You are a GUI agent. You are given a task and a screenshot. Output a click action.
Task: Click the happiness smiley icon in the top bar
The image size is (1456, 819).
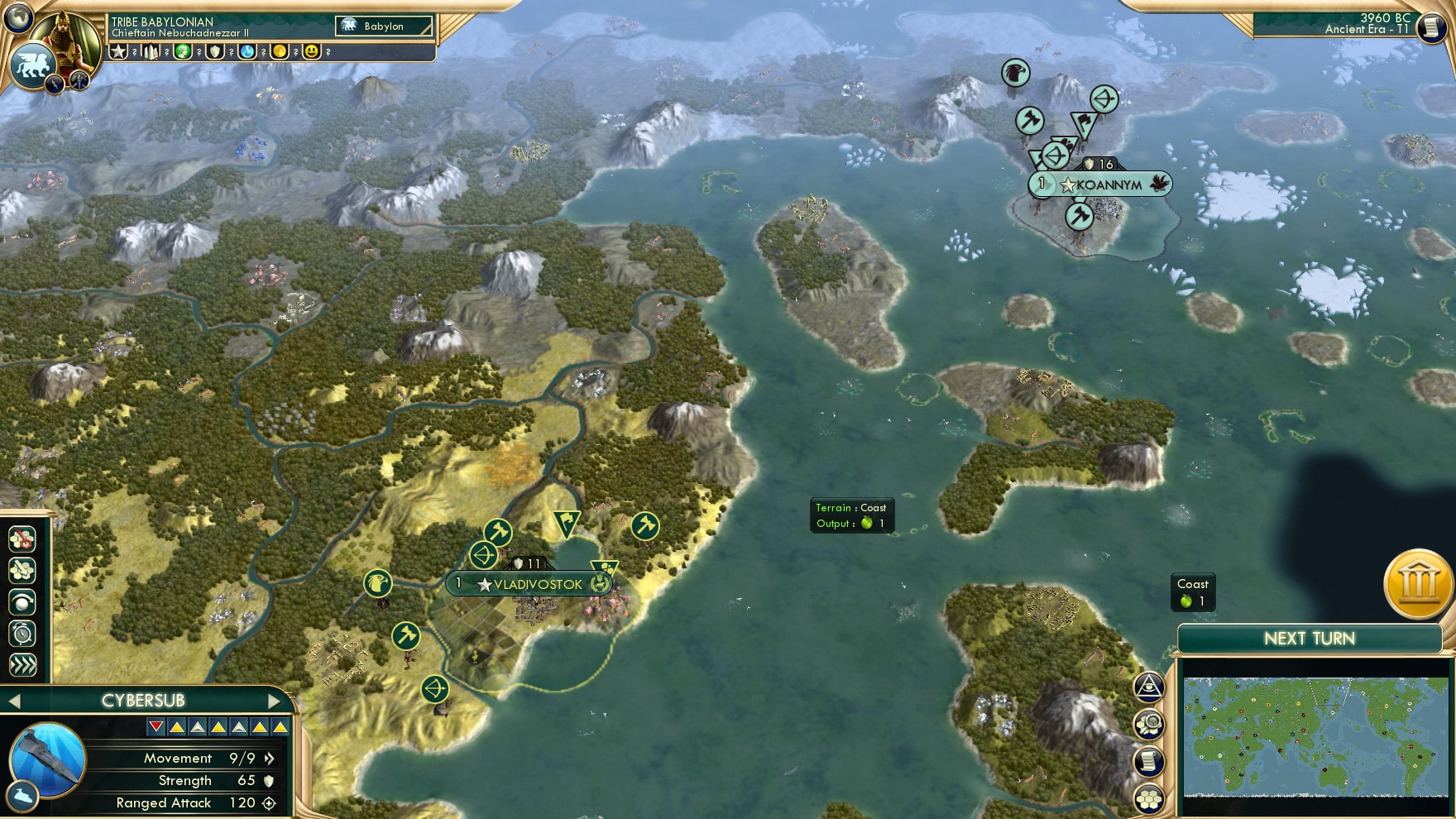(x=311, y=53)
